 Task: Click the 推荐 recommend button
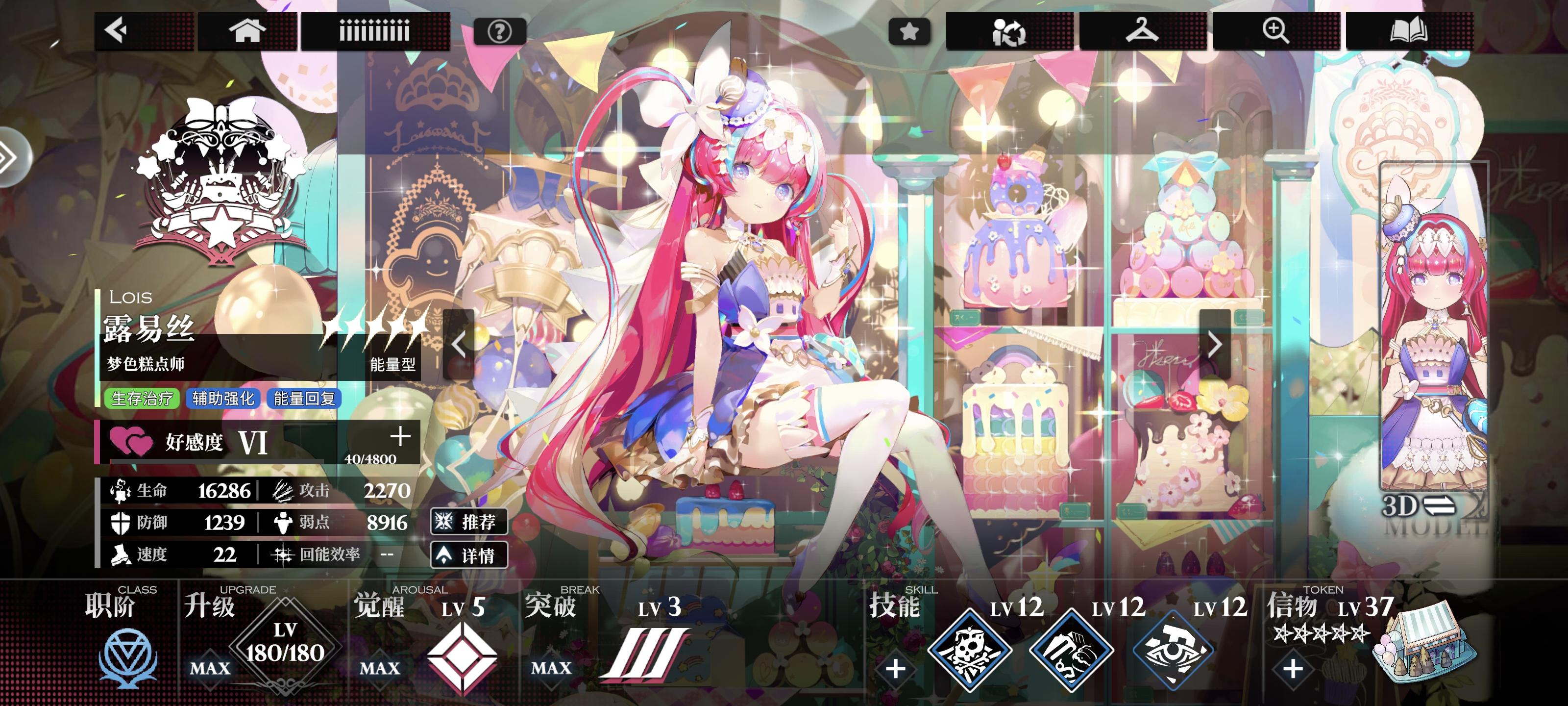[x=470, y=522]
